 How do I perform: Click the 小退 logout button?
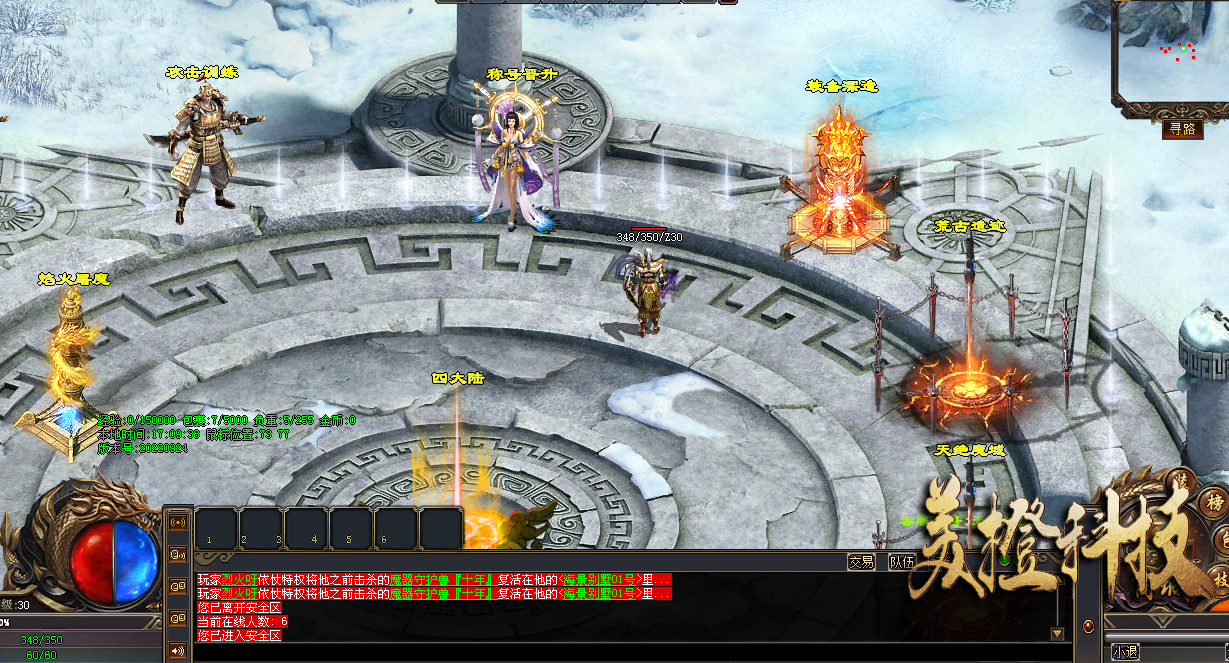coord(1125,652)
